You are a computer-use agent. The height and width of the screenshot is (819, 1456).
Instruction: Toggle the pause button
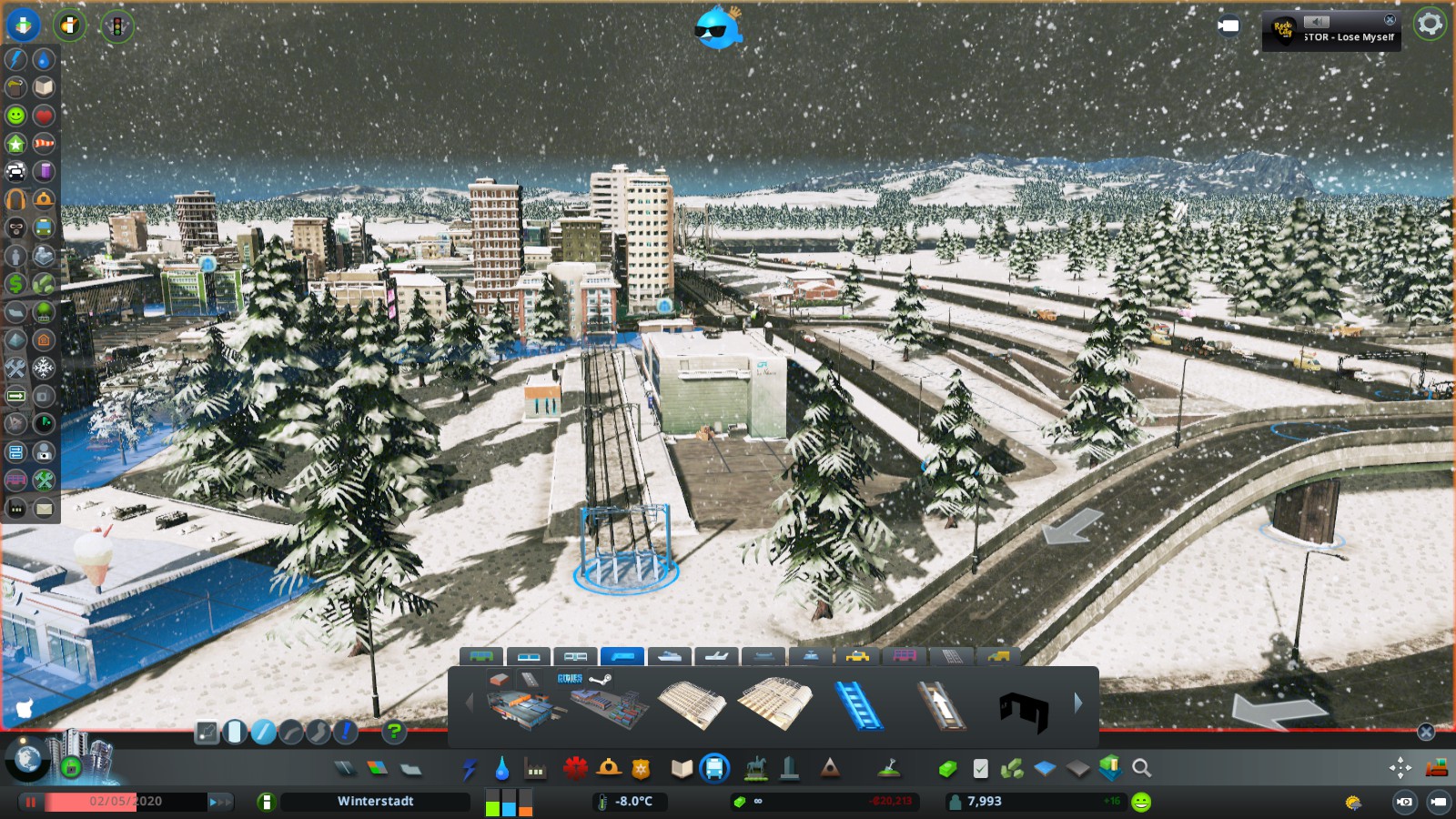coord(31,802)
